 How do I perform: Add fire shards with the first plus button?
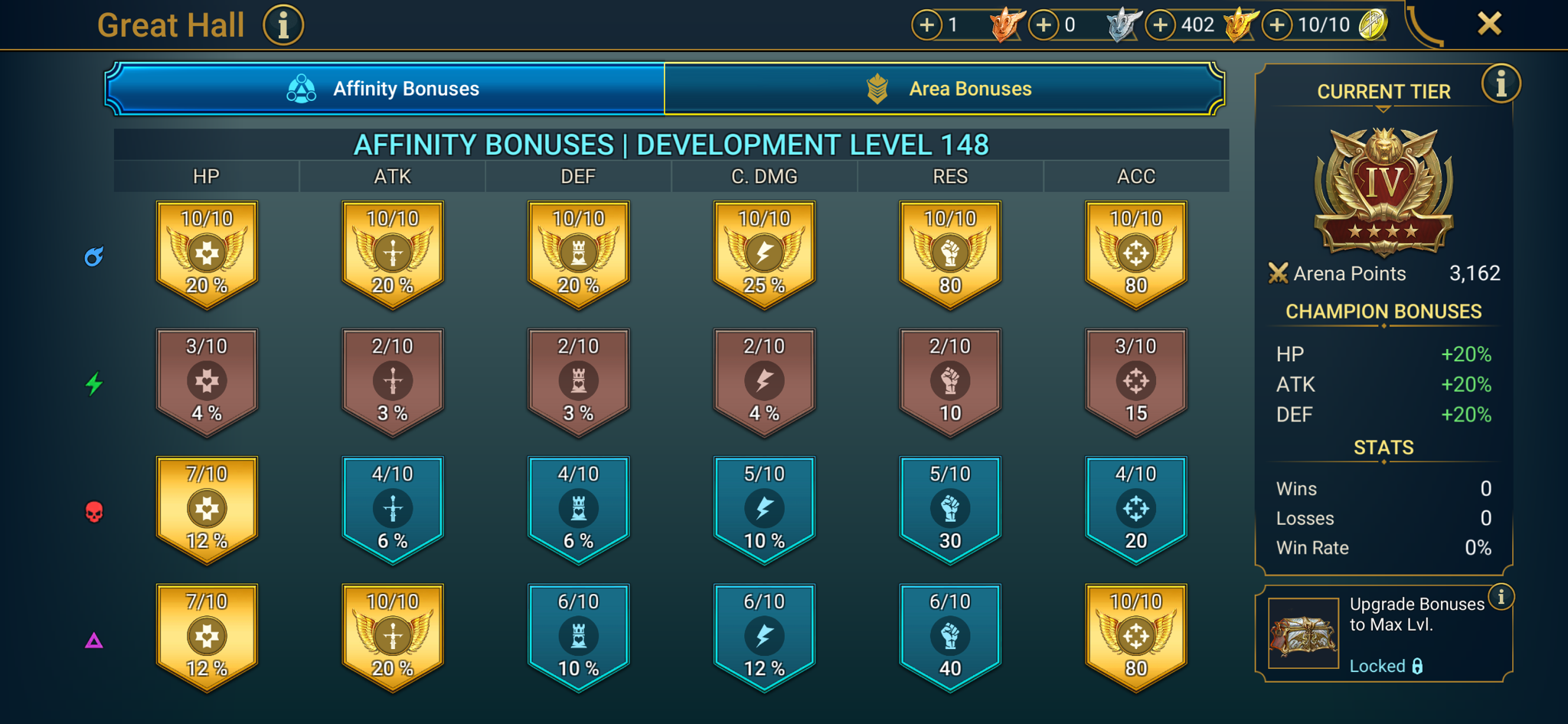coord(926,24)
